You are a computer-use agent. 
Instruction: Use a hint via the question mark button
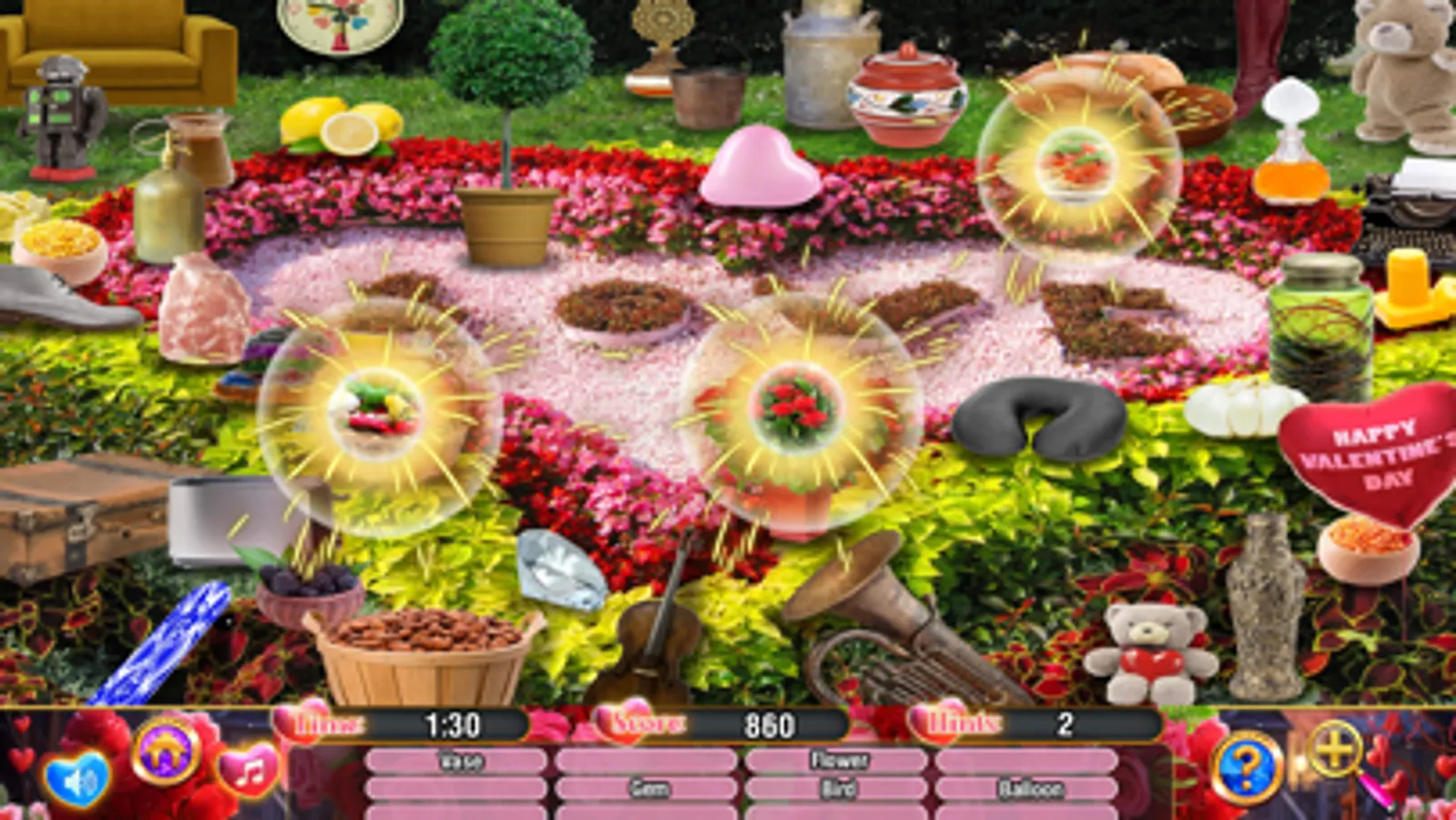[x=1247, y=769]
